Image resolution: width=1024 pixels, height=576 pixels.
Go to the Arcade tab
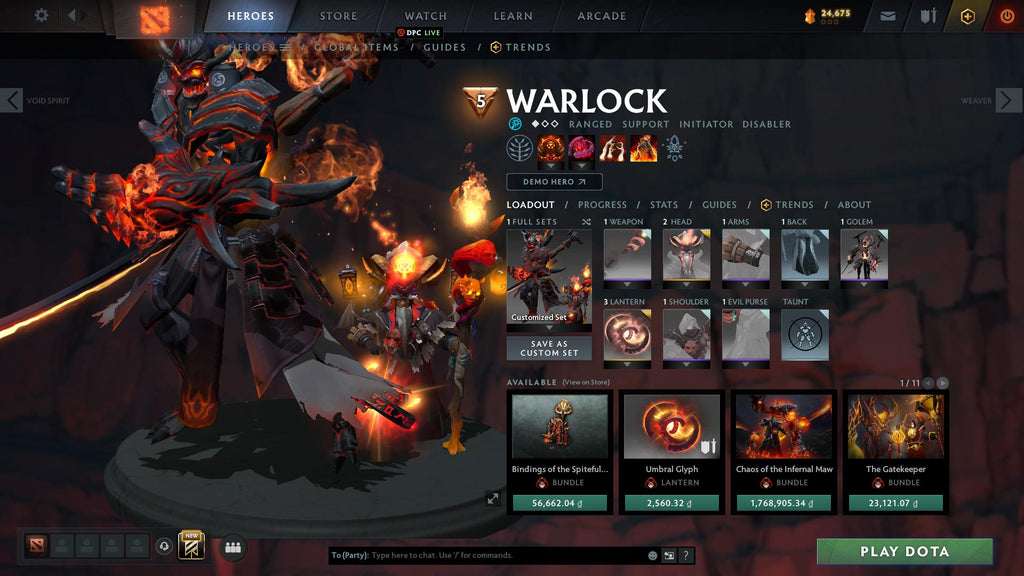click(601, 16)
